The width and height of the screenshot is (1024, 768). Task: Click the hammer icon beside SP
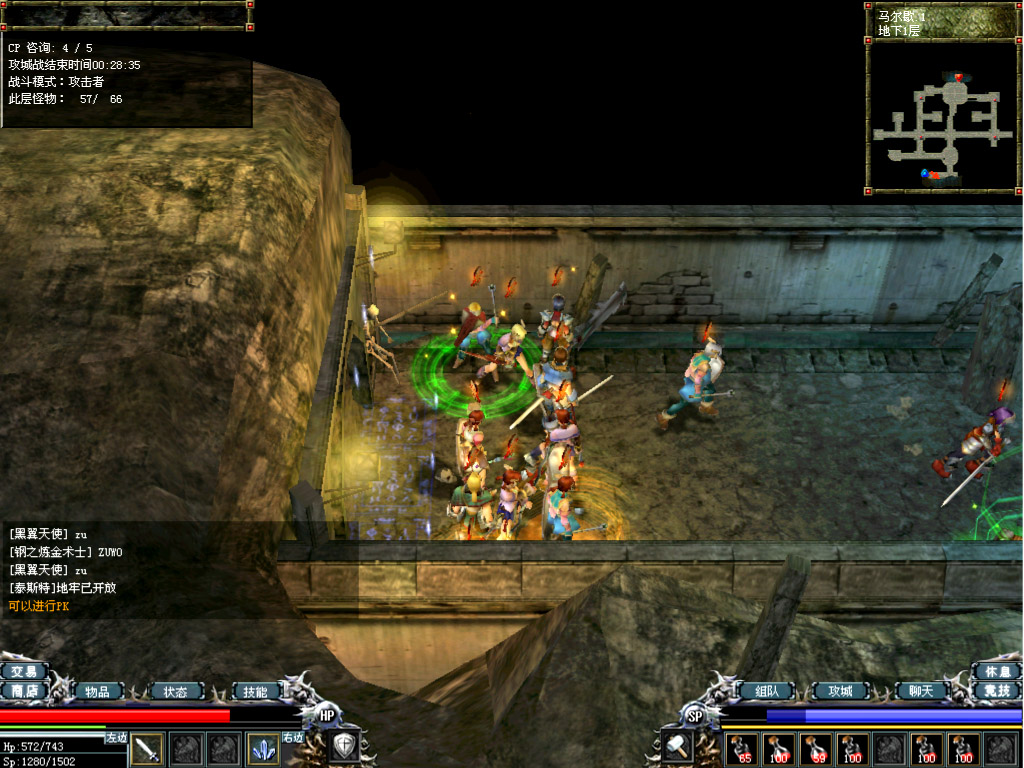675,746
